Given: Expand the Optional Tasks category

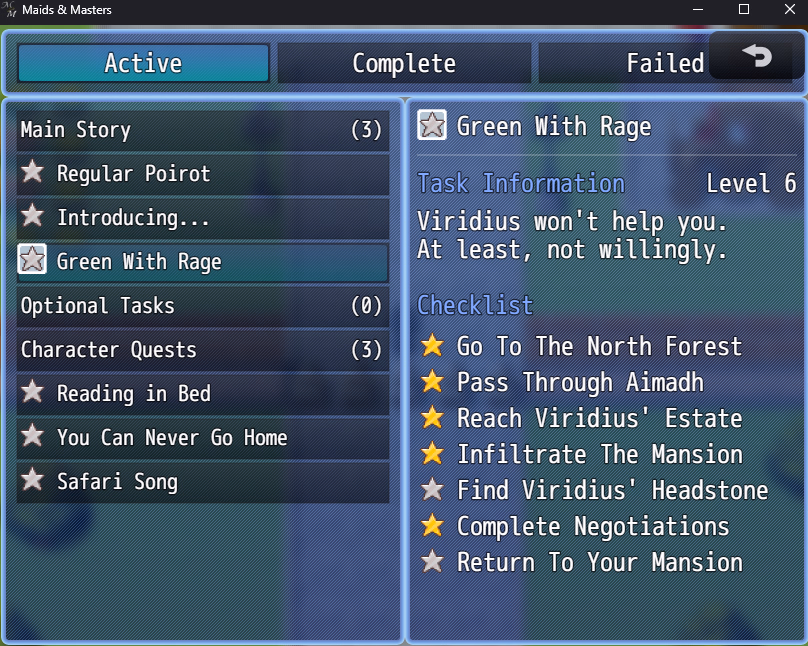Looking at the screenshot, I should pyautogui.click(x=202, y=306).
